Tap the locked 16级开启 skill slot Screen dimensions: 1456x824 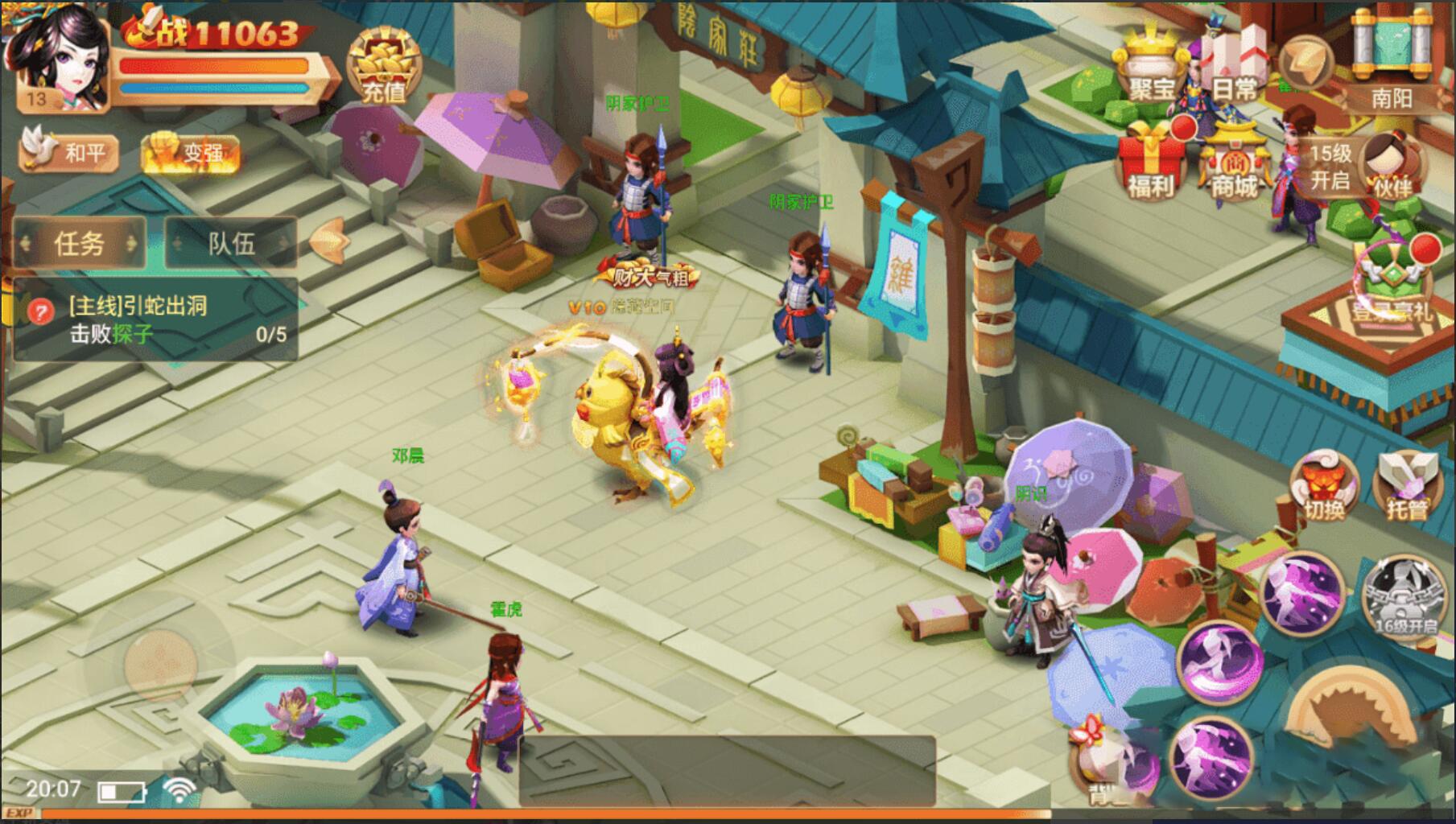point(1404,595)
